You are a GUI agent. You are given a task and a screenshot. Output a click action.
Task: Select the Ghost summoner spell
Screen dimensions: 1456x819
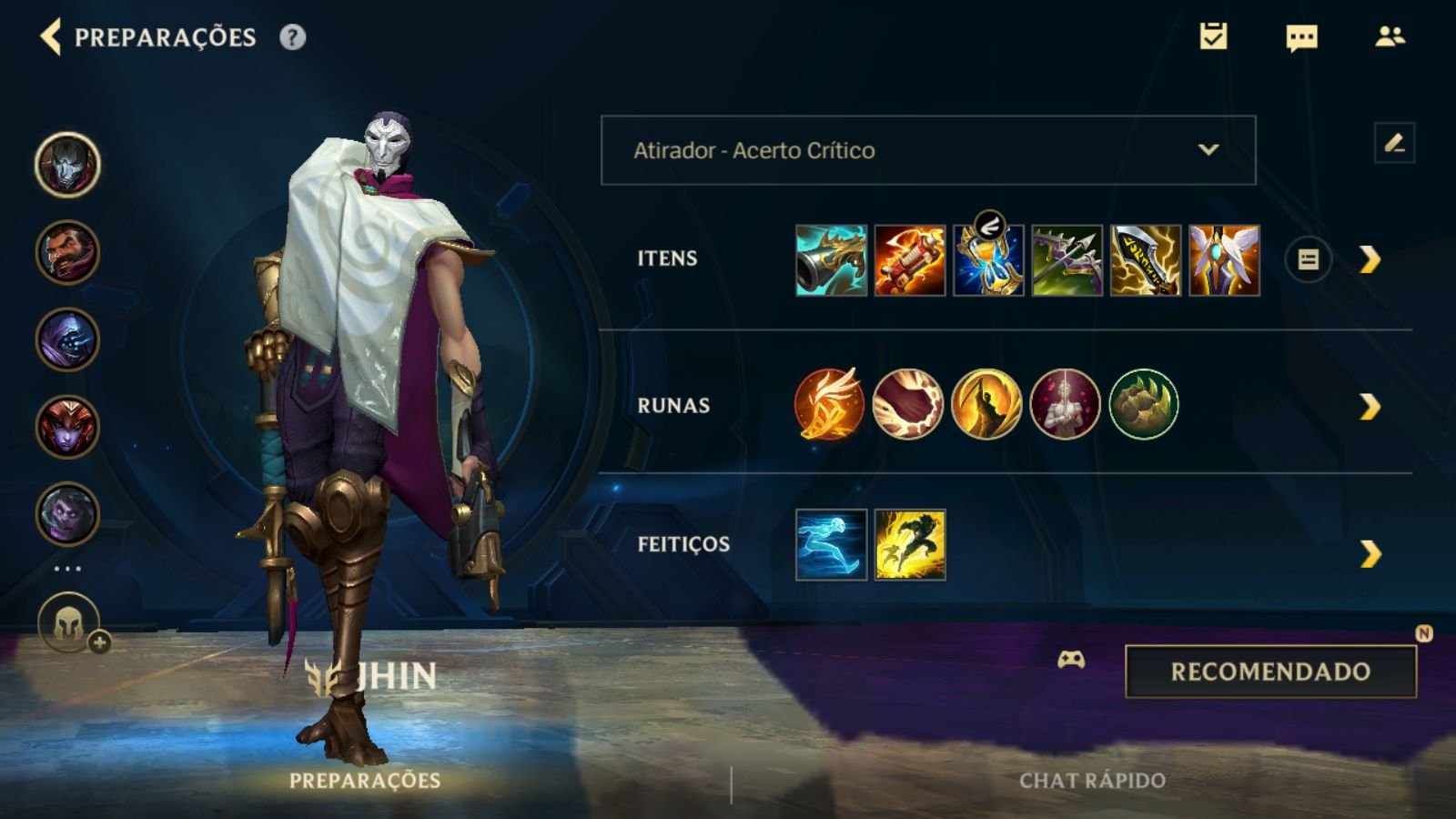832,545
